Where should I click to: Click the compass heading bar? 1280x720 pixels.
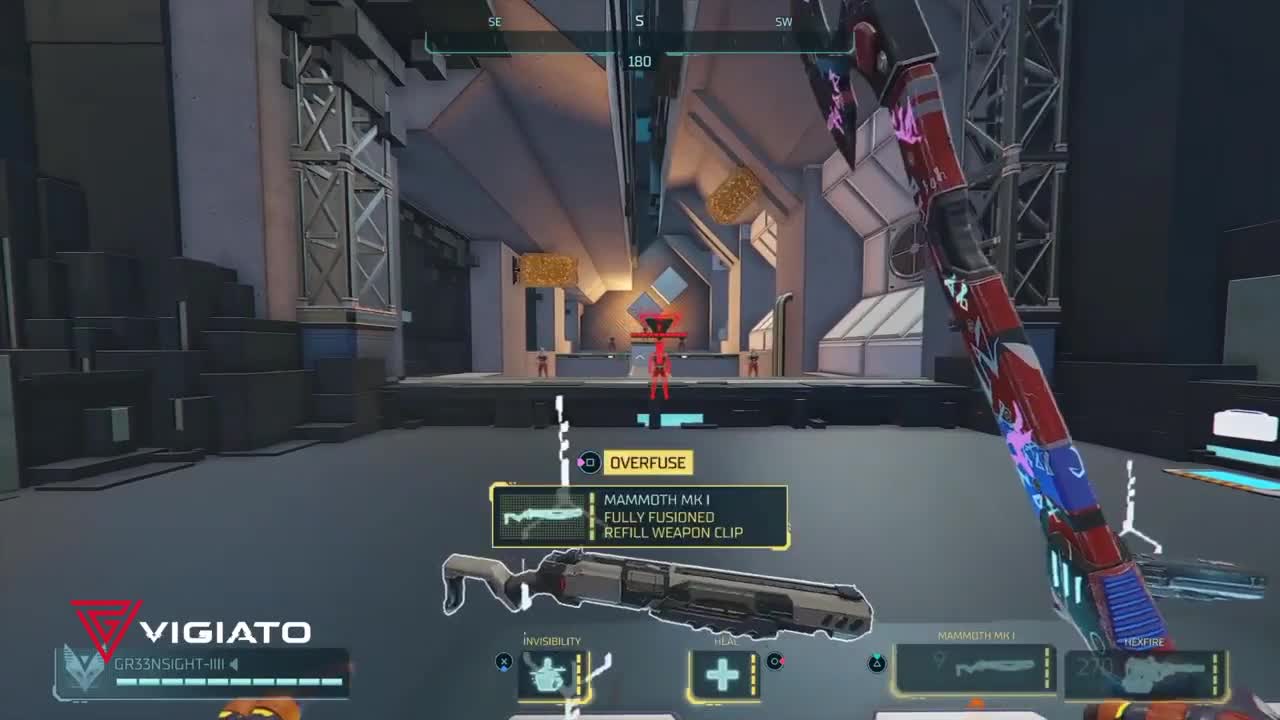click(x=639, y=42)
